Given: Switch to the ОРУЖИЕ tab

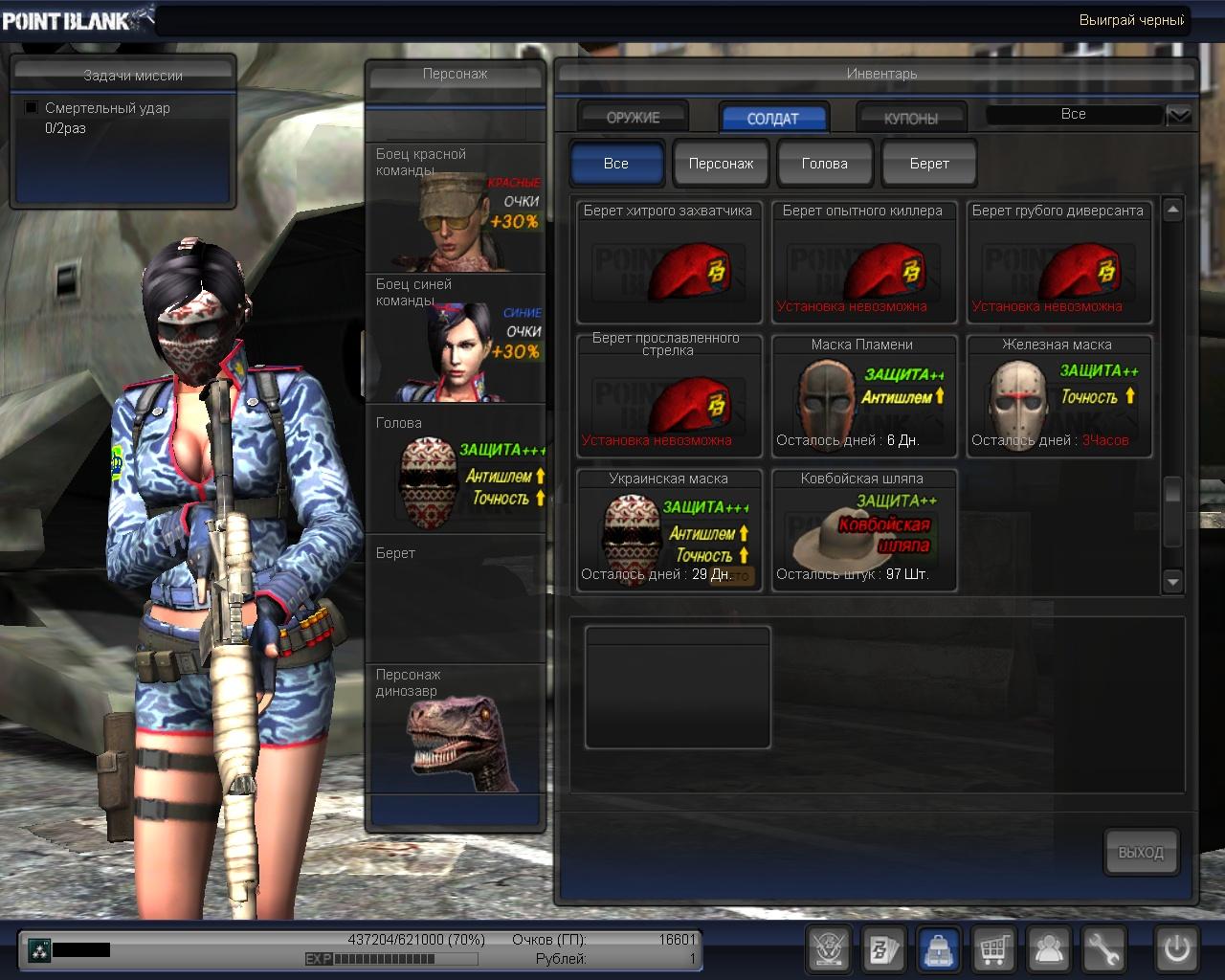Looking at the screenshot, I should click(x=633, y=118).
